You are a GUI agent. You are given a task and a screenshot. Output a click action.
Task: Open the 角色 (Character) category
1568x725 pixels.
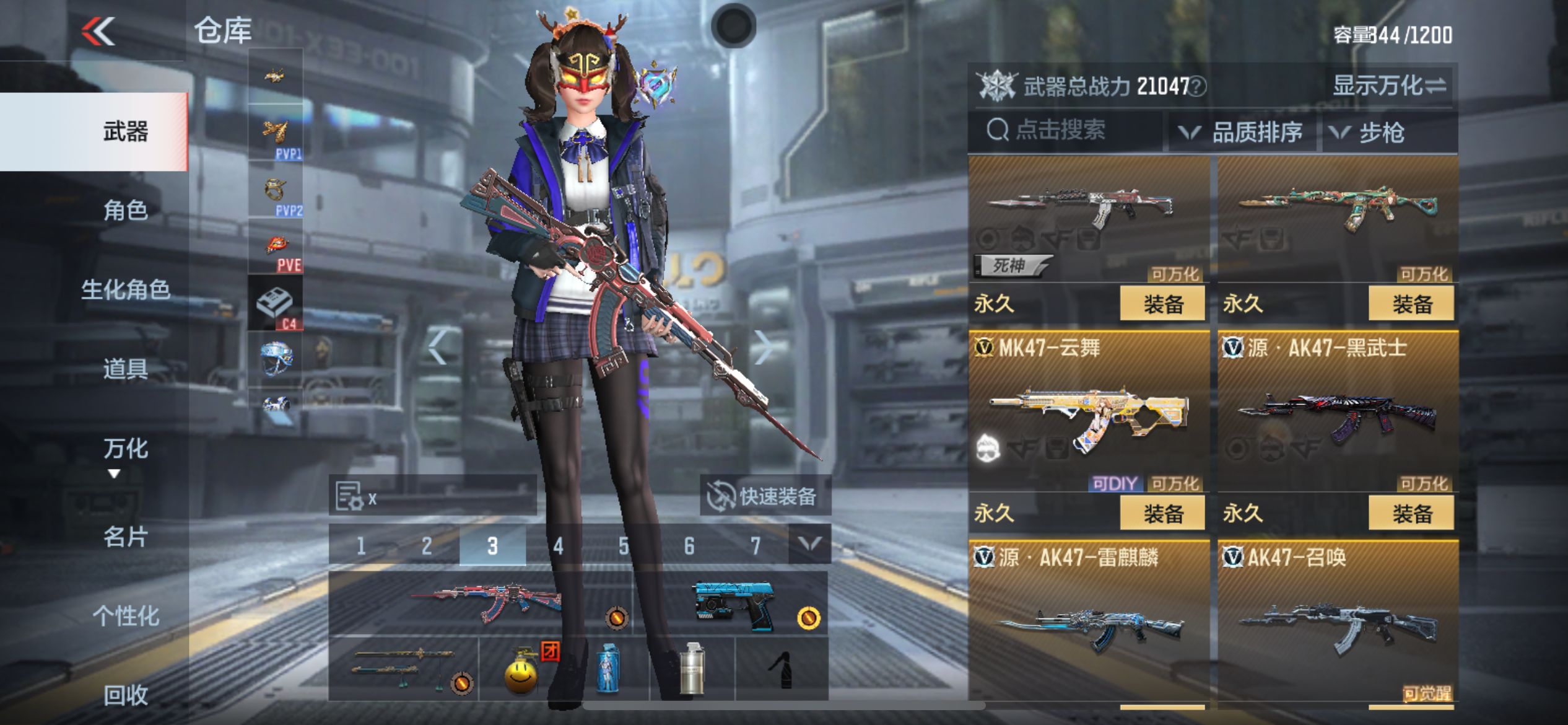pyautogui.click(x=126, y=211)
